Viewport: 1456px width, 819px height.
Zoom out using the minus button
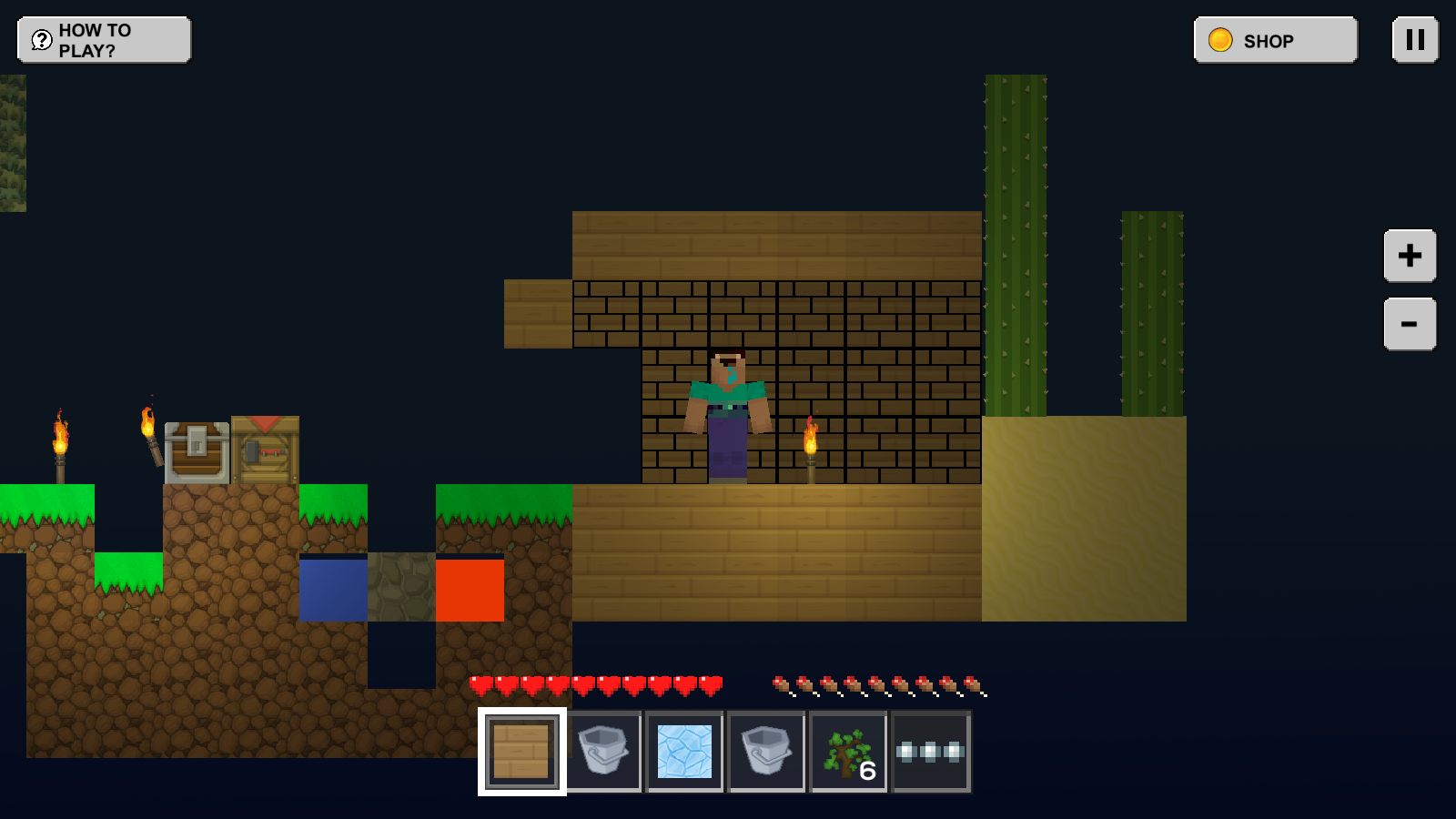(1410, 323)
